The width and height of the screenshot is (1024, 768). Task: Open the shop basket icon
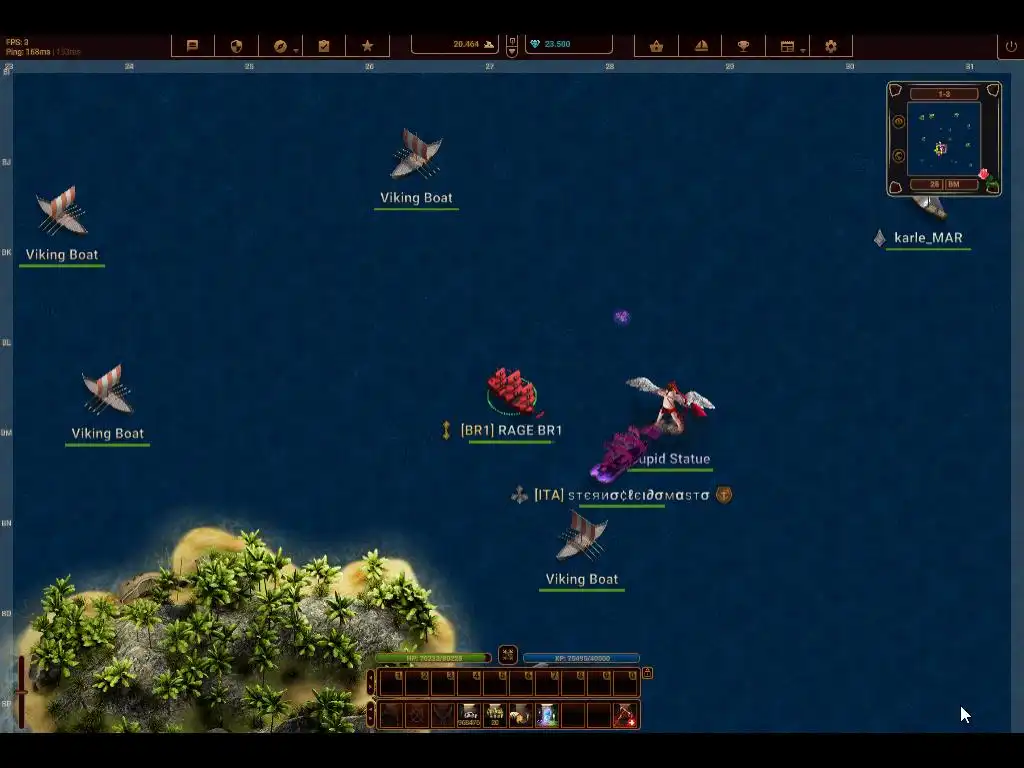point(656,46)
